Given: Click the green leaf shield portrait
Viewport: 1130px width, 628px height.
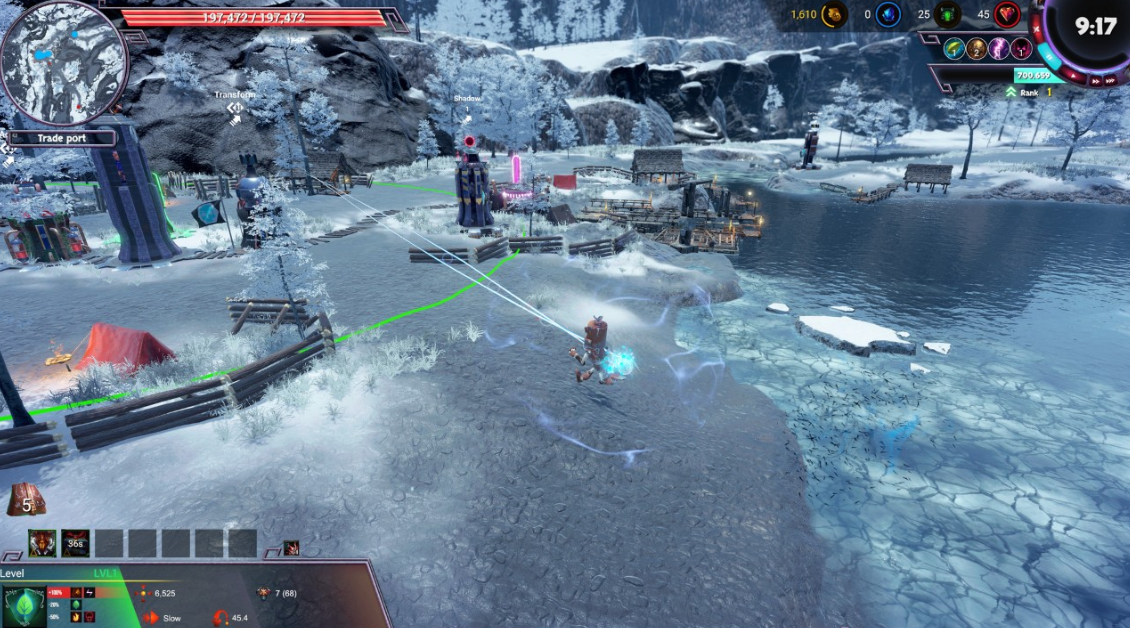Looking at the screenshot, I should tap(23, 606).
